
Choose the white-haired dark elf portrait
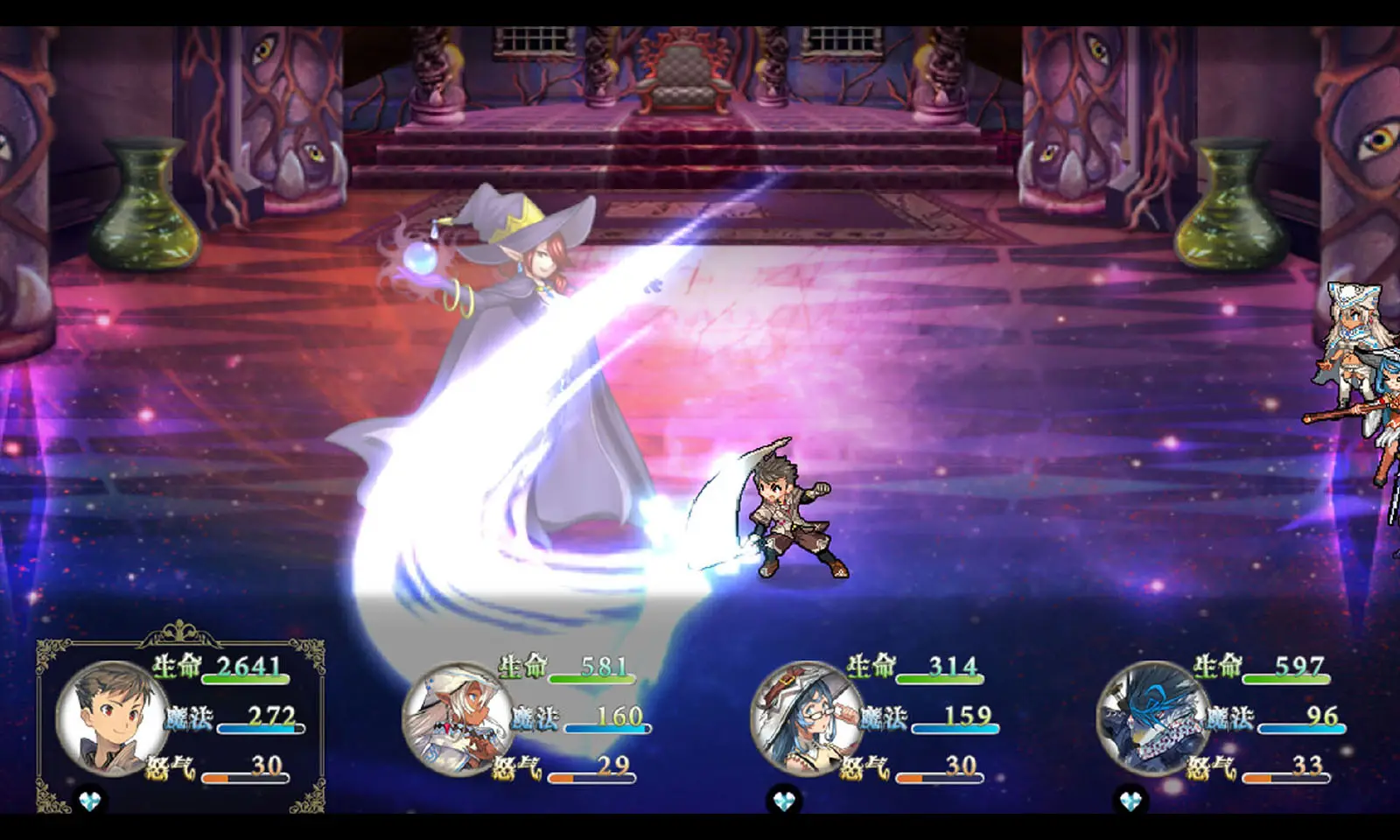458,718
